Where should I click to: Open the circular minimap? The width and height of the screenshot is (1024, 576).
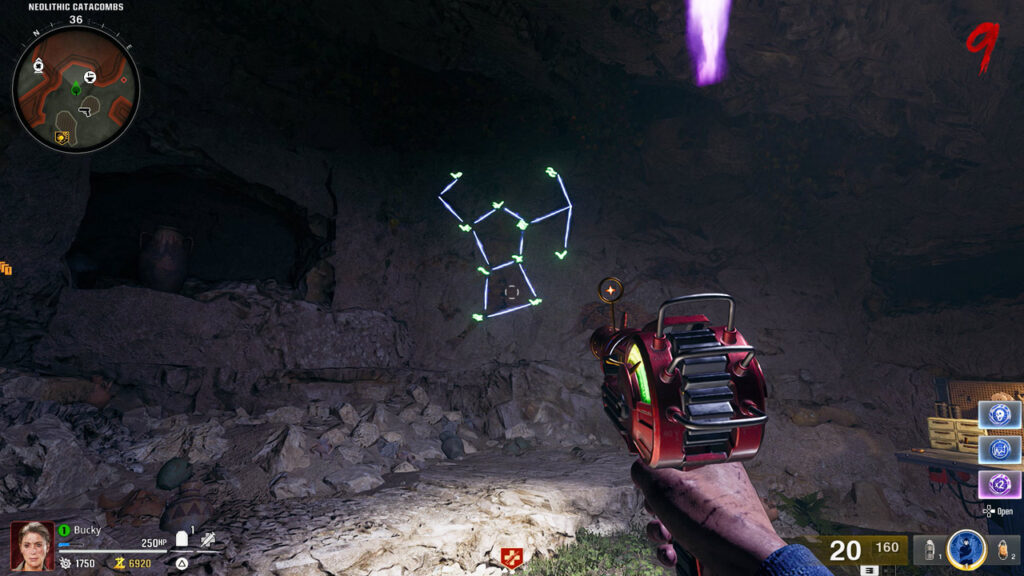tap(76, 89)
